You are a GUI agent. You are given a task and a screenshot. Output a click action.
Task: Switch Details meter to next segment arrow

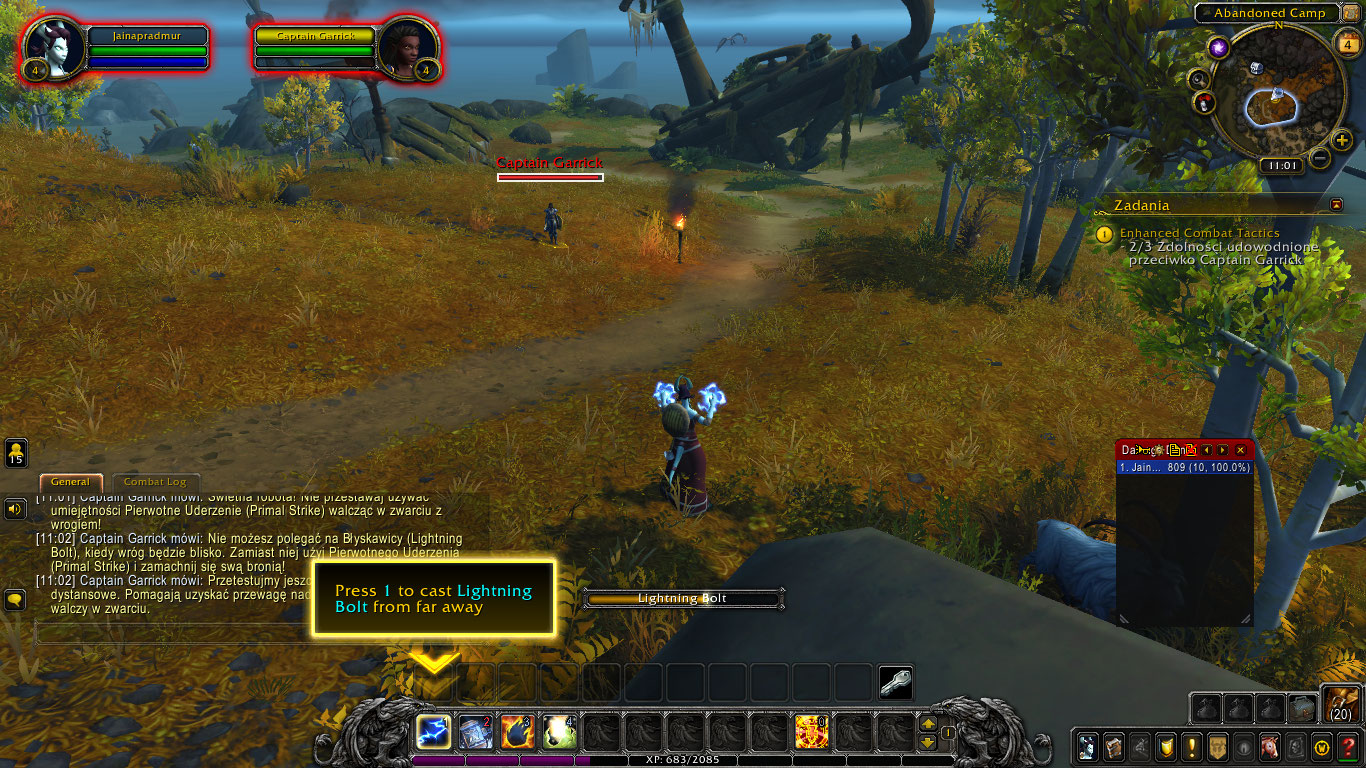1222,450
